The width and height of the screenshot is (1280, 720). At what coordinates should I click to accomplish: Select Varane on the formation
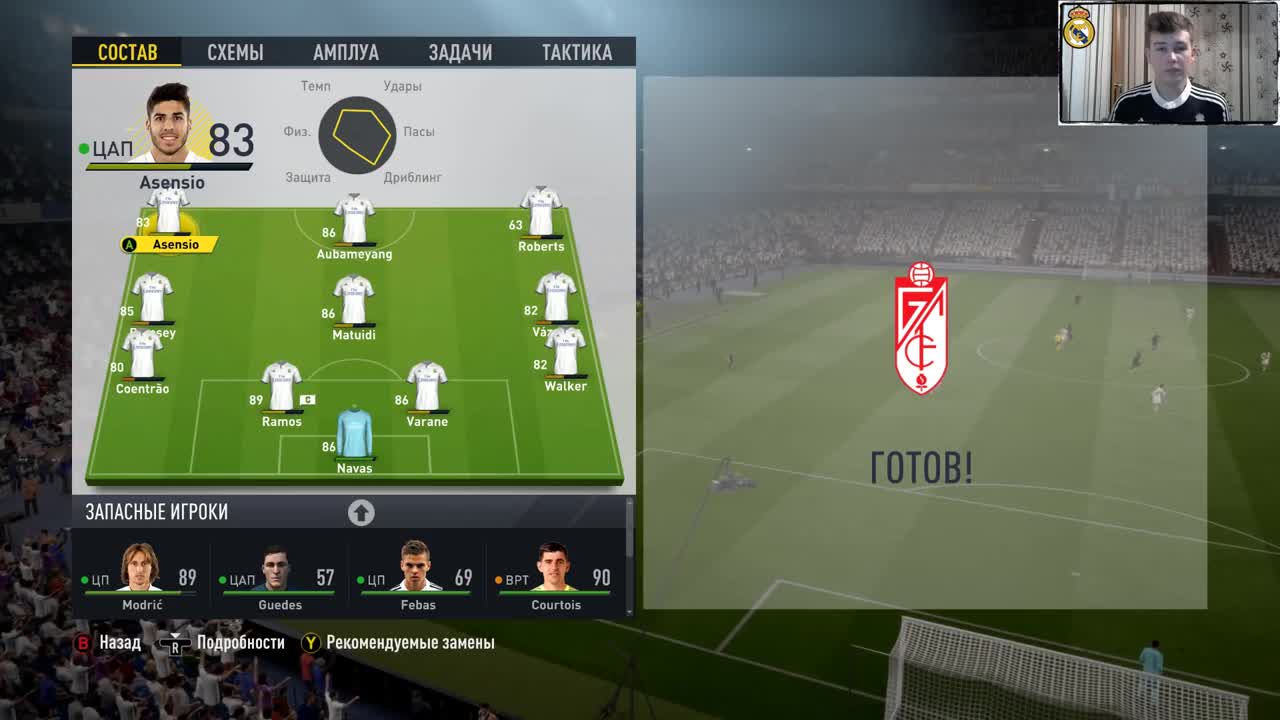pos(427,388)
